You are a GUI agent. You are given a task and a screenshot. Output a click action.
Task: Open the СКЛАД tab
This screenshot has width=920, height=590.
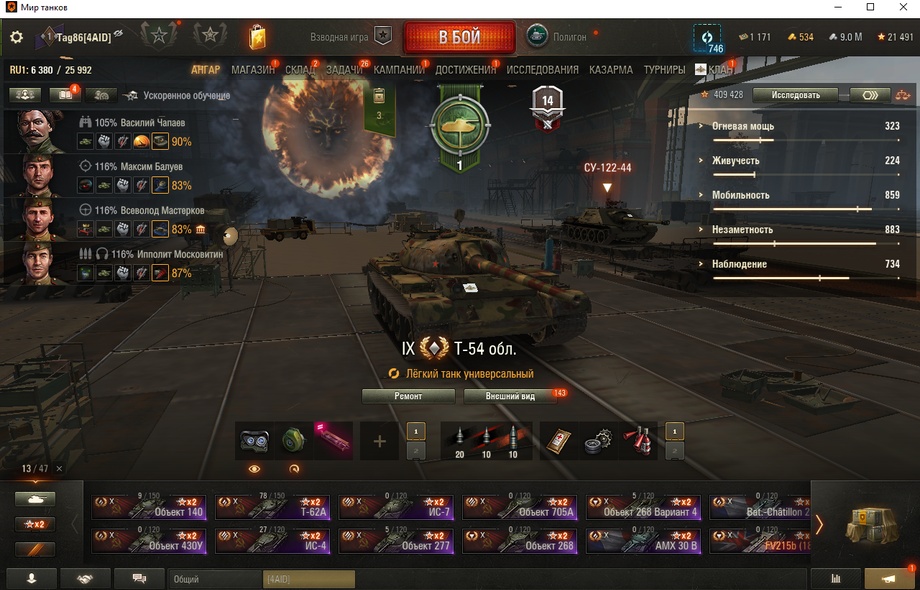300,70
